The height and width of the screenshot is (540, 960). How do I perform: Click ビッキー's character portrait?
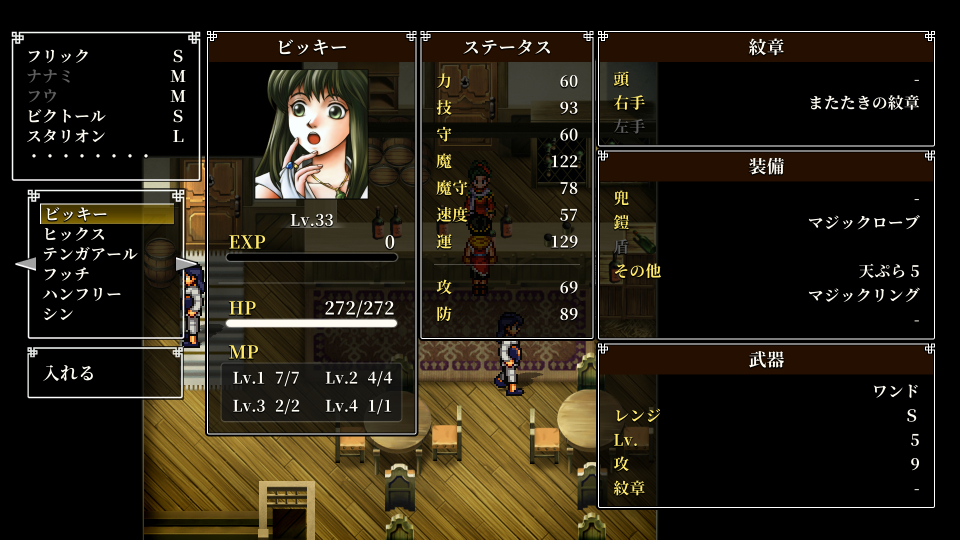[x=311, y=134]
